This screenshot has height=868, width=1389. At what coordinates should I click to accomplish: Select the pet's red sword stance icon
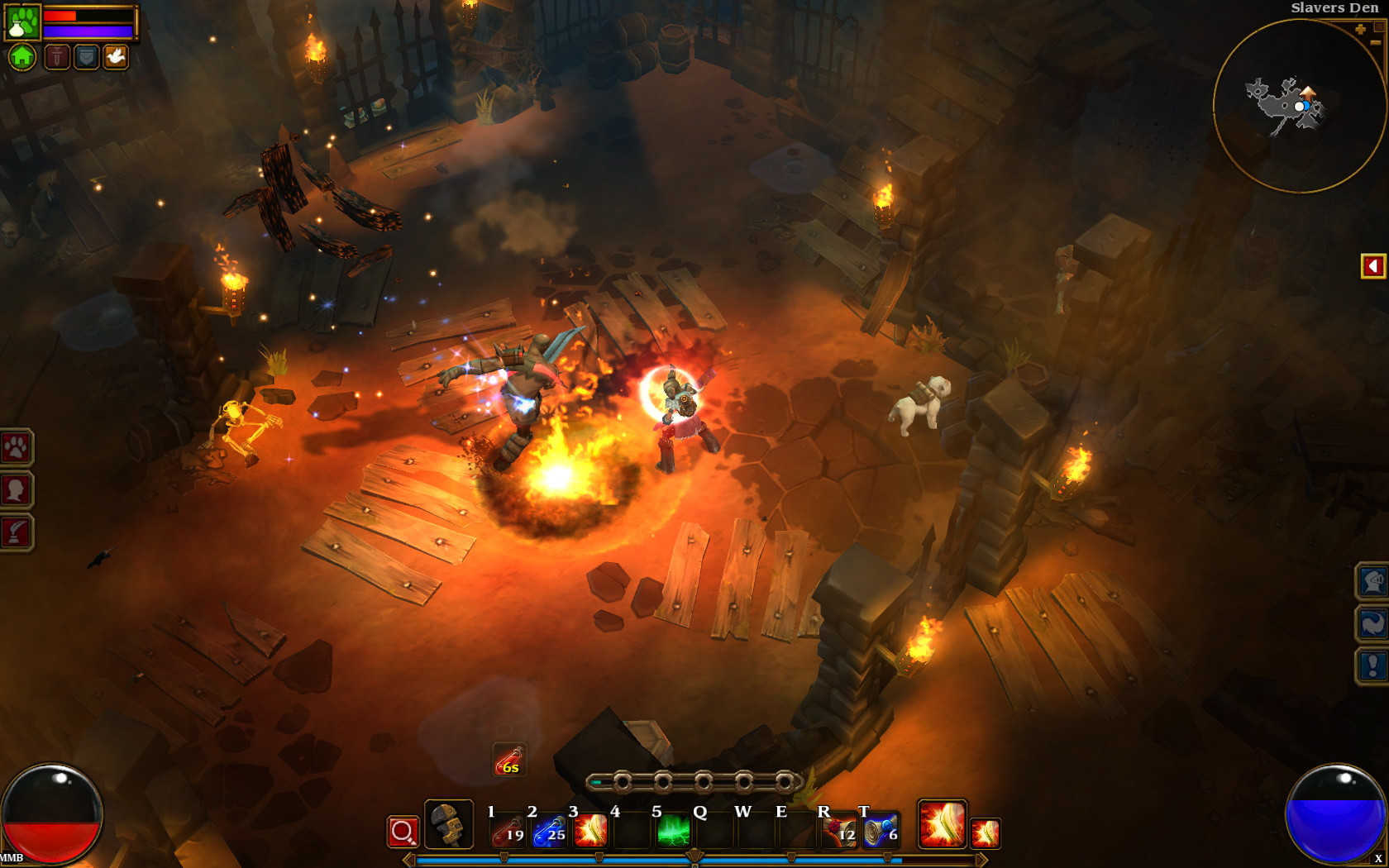pyautogui.click(x=56, y=56)
